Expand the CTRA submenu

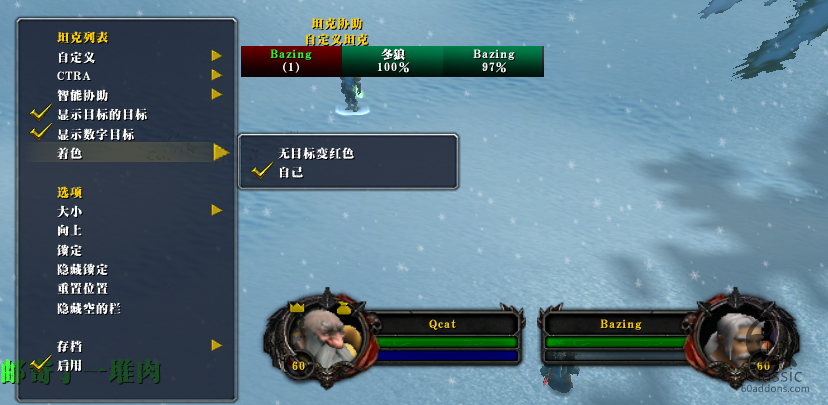pos(74,76)
